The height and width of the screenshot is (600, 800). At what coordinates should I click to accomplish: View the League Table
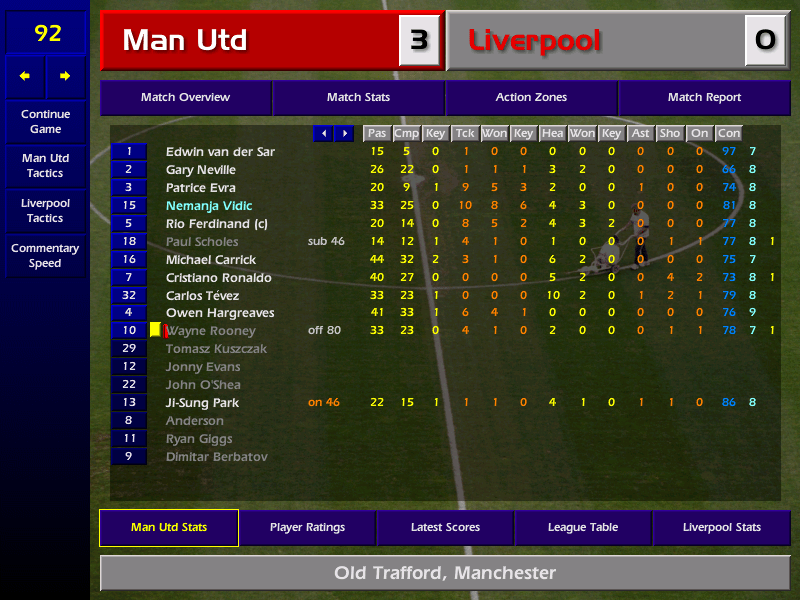(583, 527)
